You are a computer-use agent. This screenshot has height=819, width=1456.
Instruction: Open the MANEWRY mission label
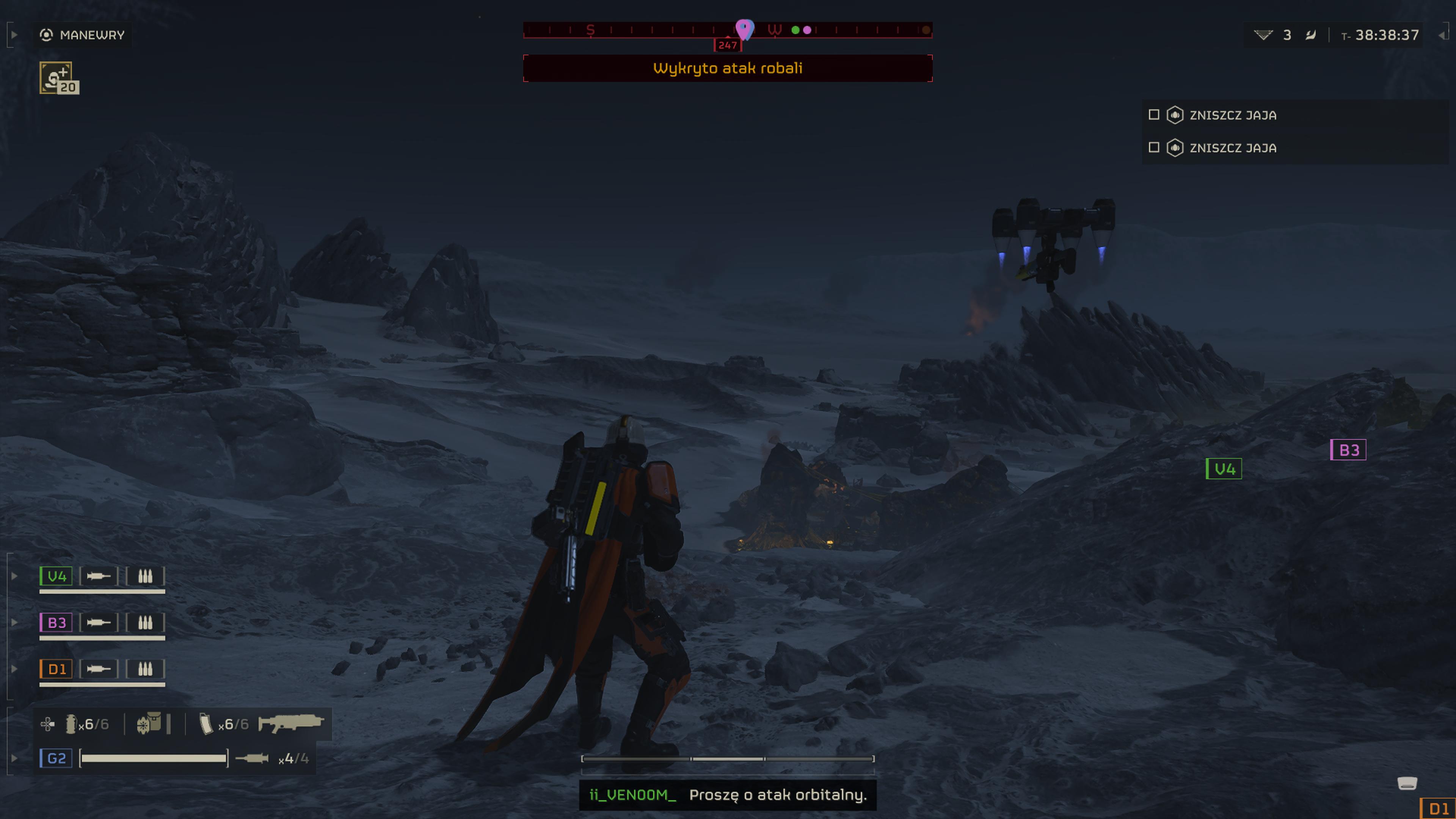click(x=91, y=35)
